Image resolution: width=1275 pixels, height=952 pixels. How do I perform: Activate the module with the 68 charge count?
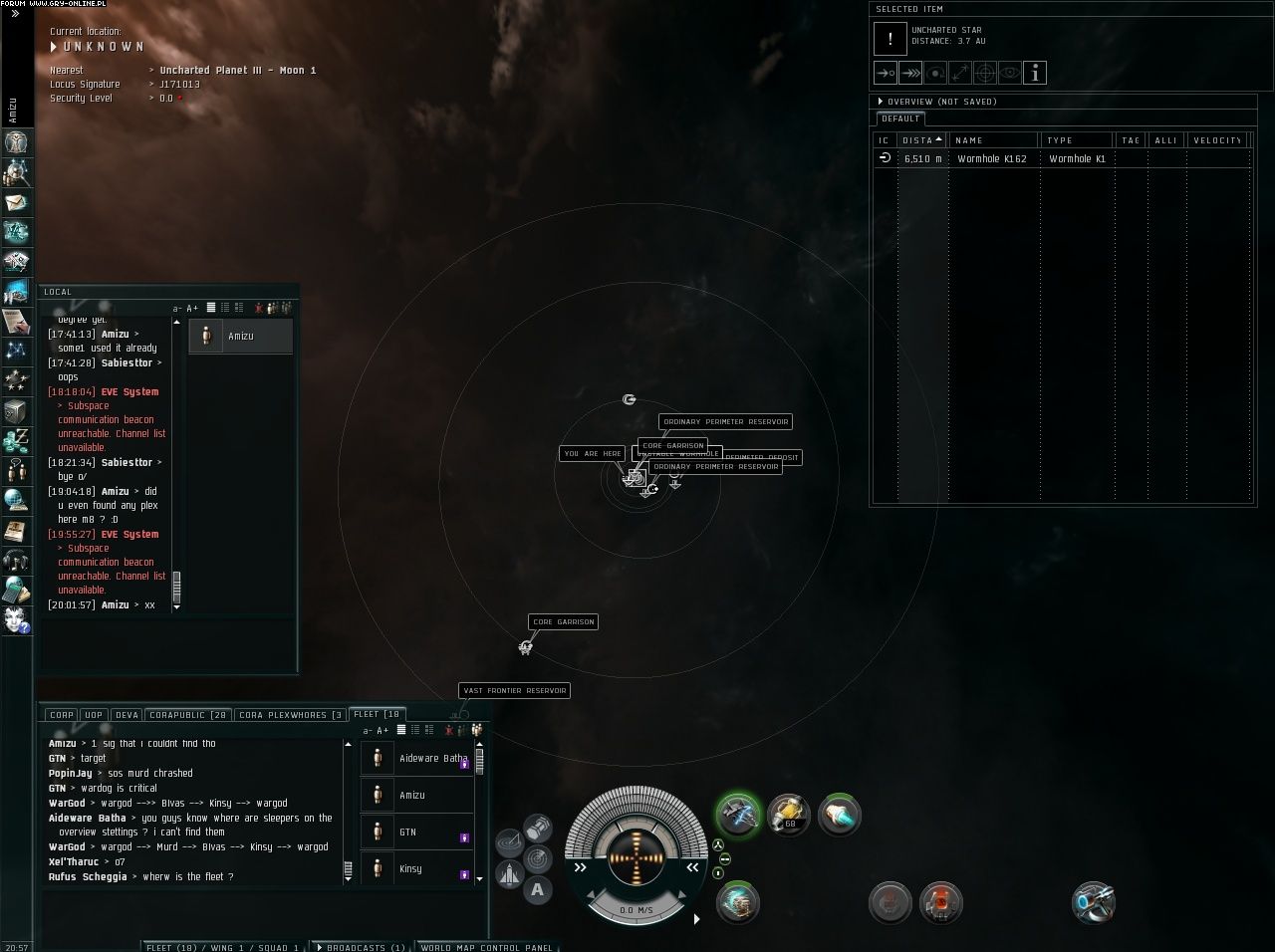[x=789, y=815]
